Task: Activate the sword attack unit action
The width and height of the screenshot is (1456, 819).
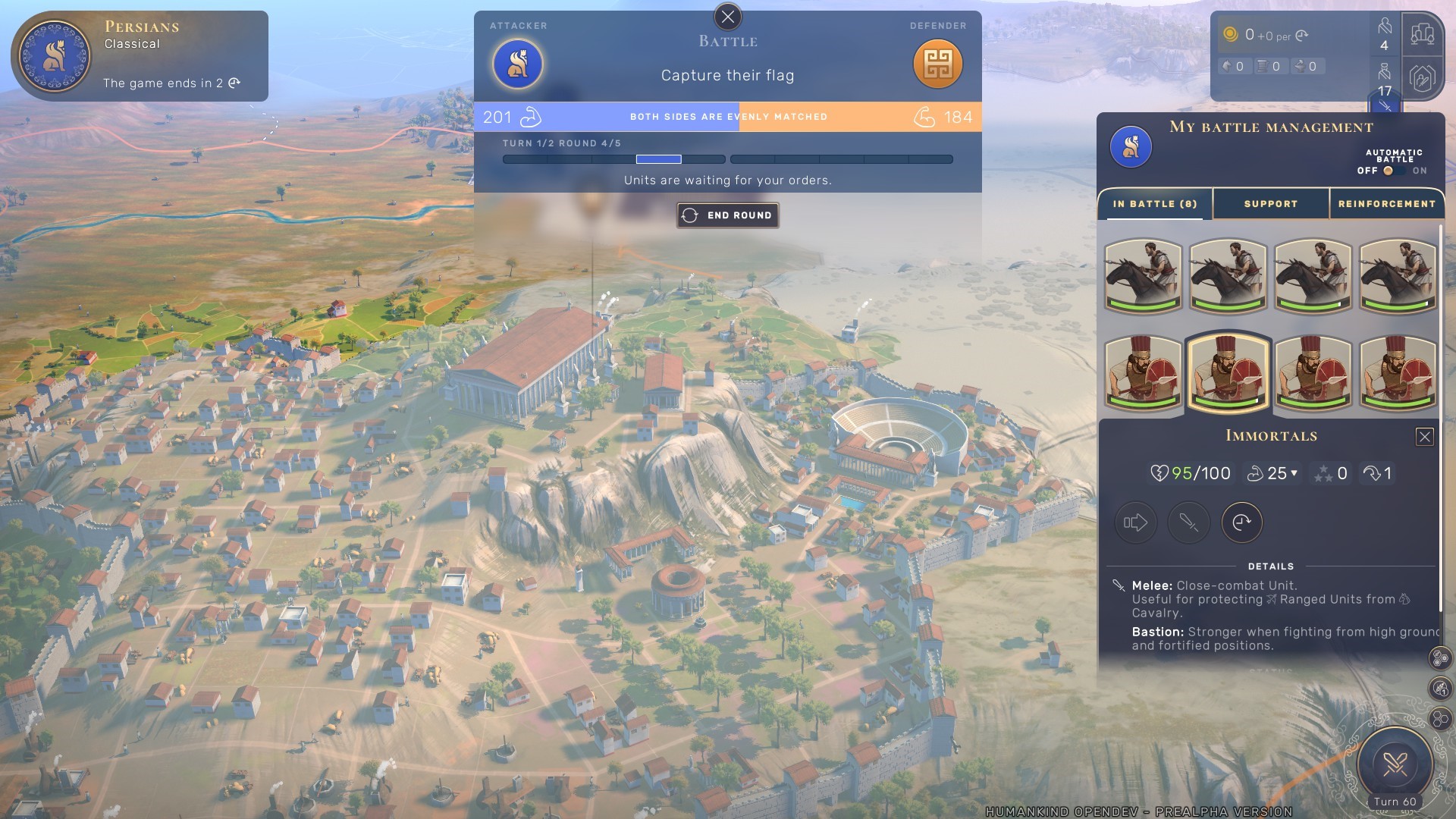Action: click(1188, 522)
